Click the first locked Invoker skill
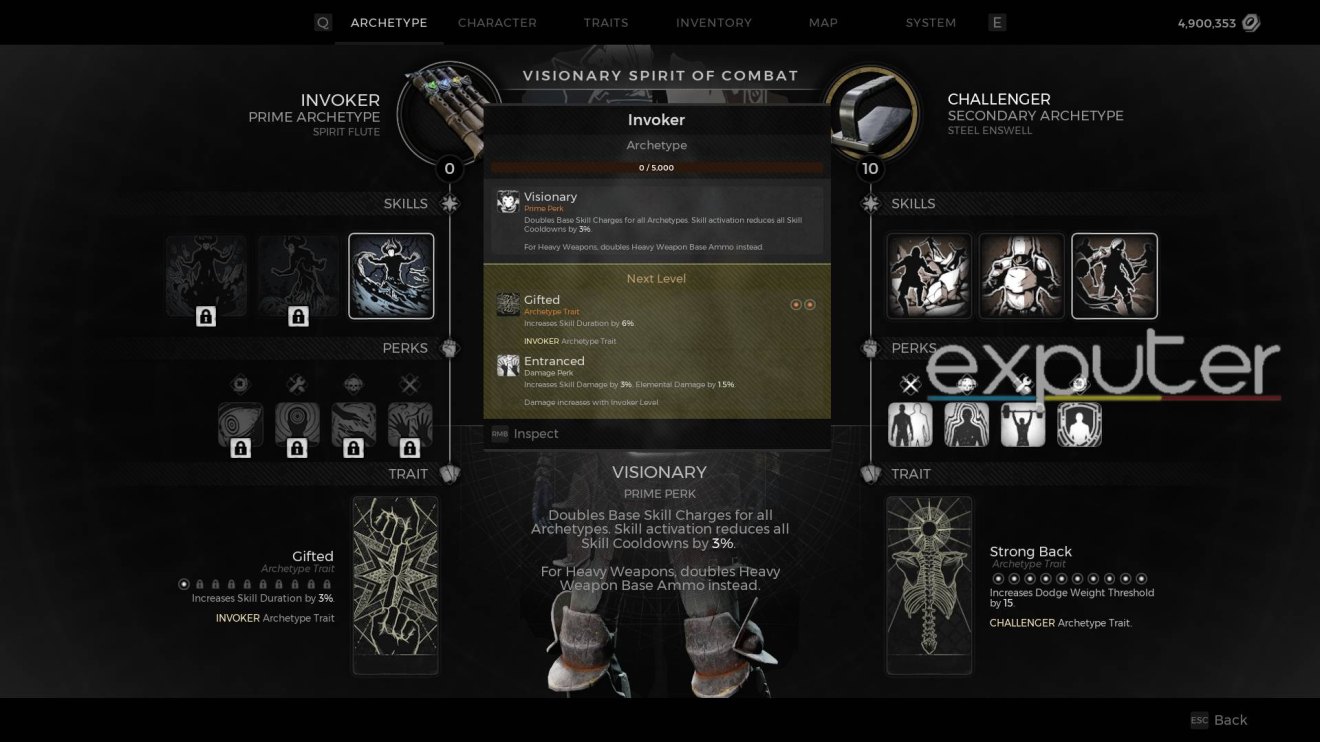Screen dimensions: 1320x742 click(206, 275)
